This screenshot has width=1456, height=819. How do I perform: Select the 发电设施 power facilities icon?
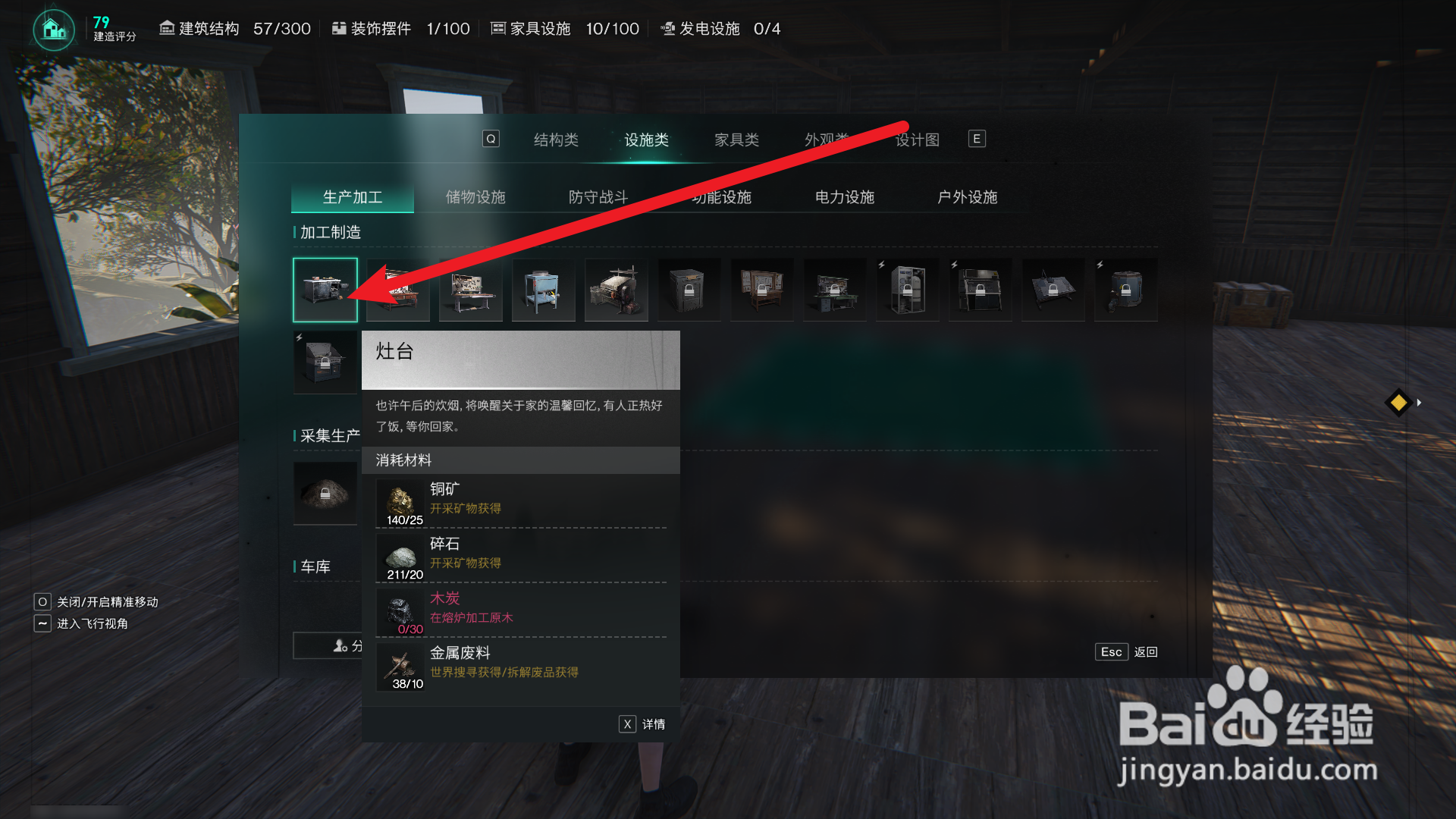click(x=668, y=30)
